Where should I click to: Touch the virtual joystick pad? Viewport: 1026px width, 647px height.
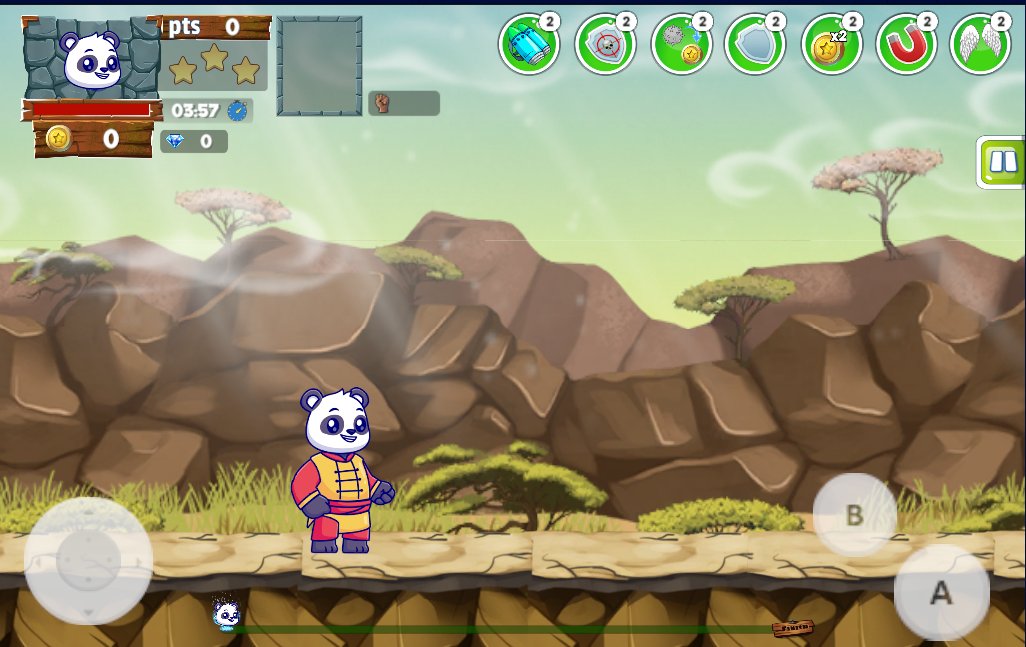(88, 561)
